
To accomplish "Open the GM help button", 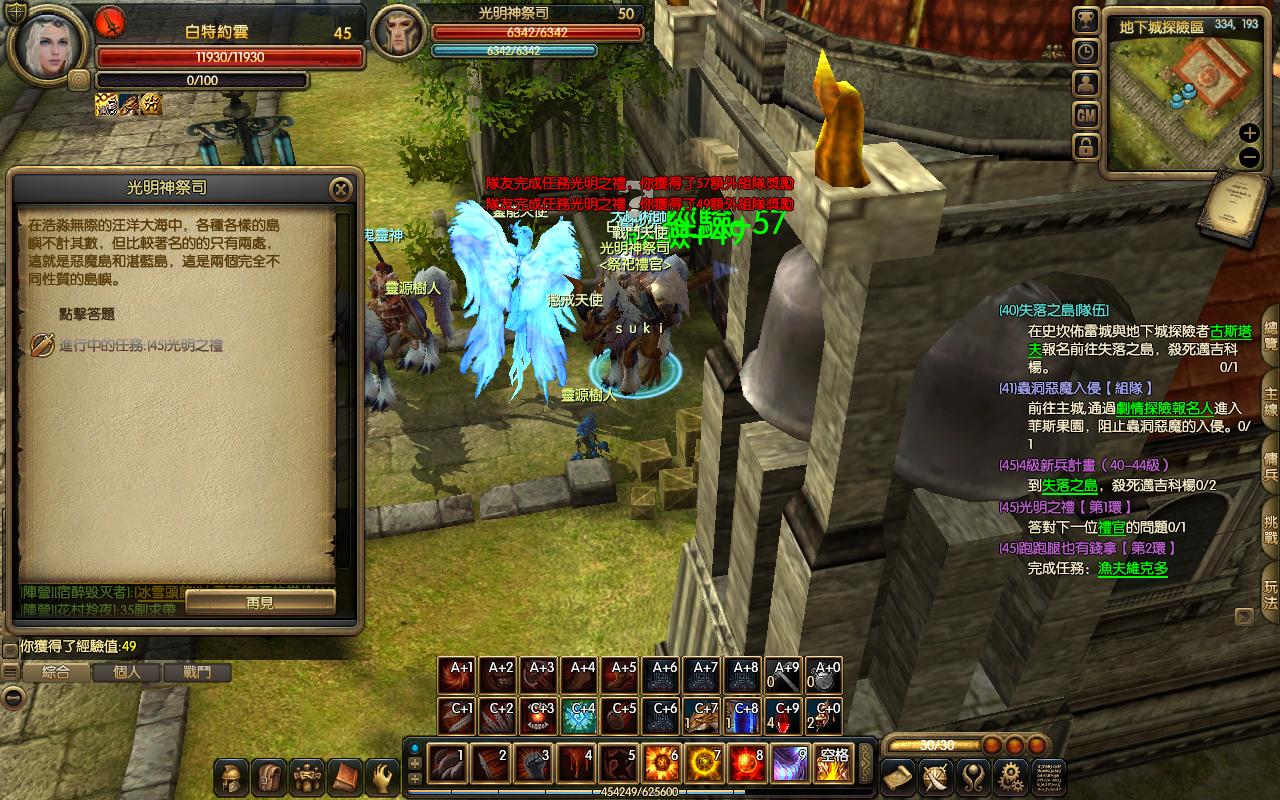I will [x=1086, y=116].
